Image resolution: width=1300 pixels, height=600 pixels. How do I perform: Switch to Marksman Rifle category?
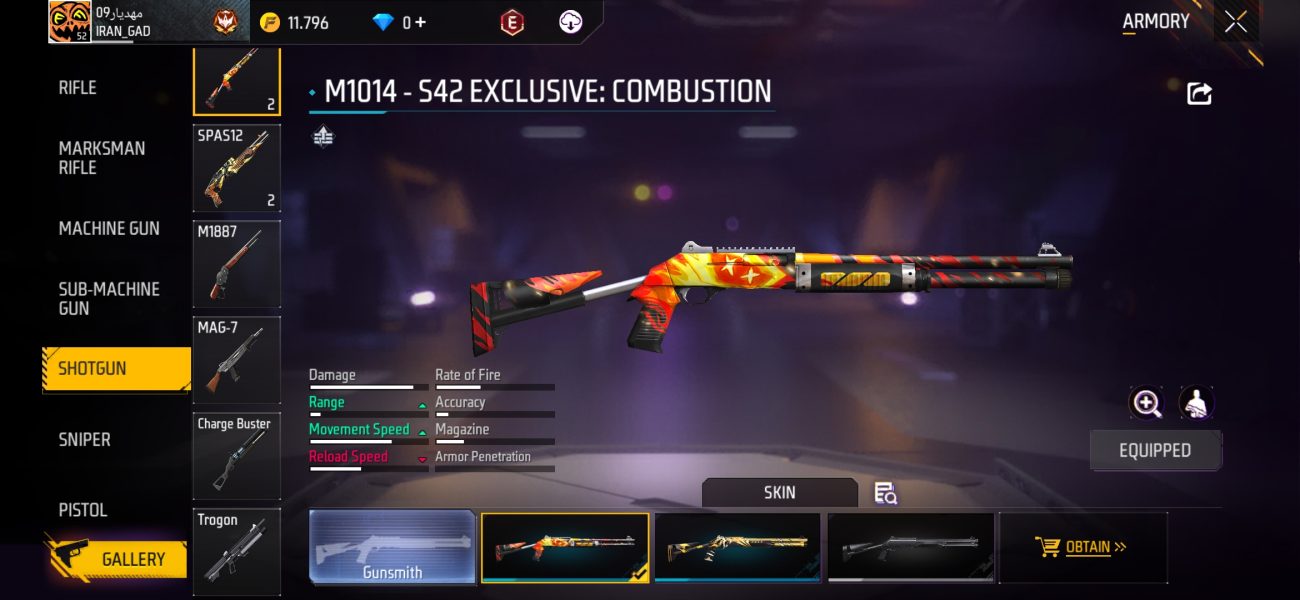point(102,158)
